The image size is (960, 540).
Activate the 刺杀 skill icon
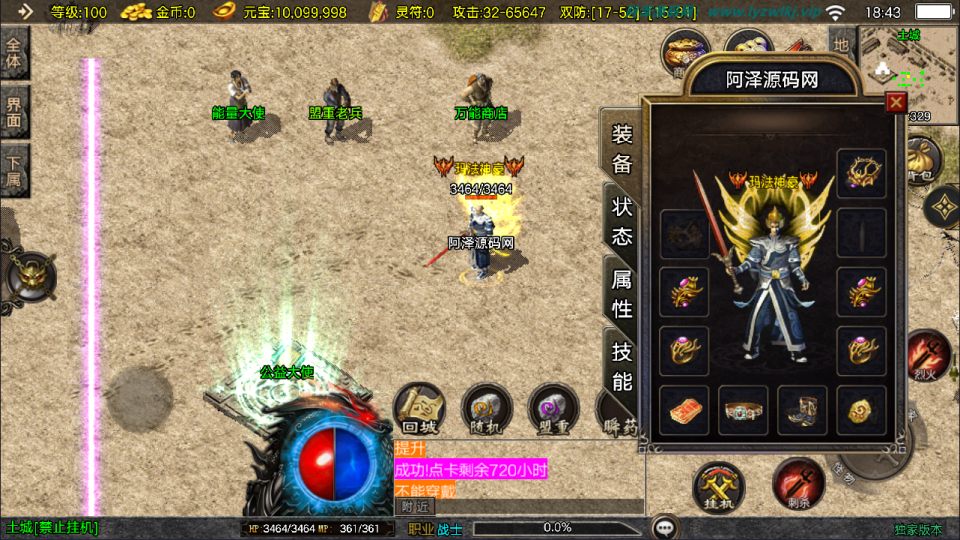pos(798,484)
